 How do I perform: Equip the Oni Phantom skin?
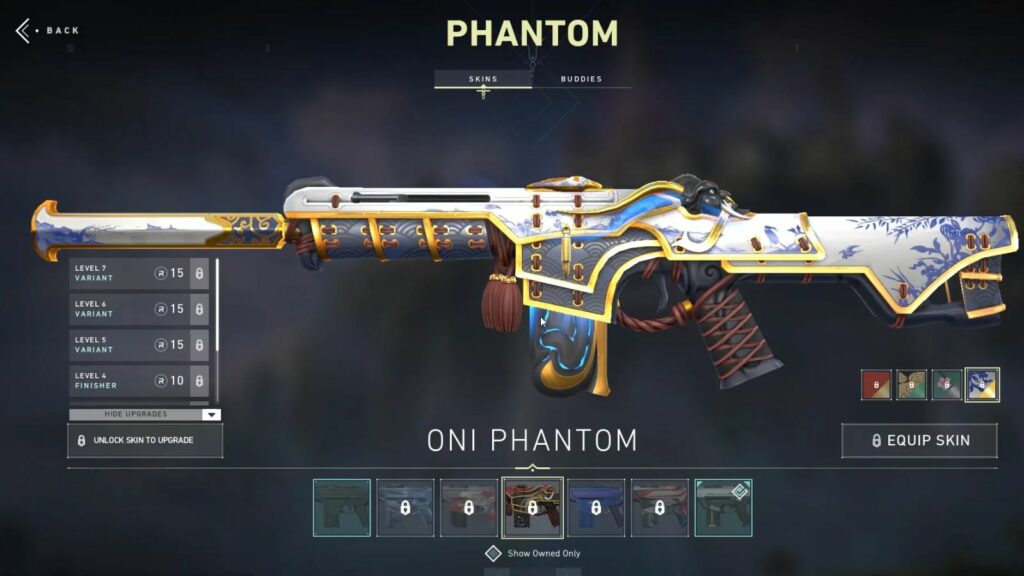[919, 440]
